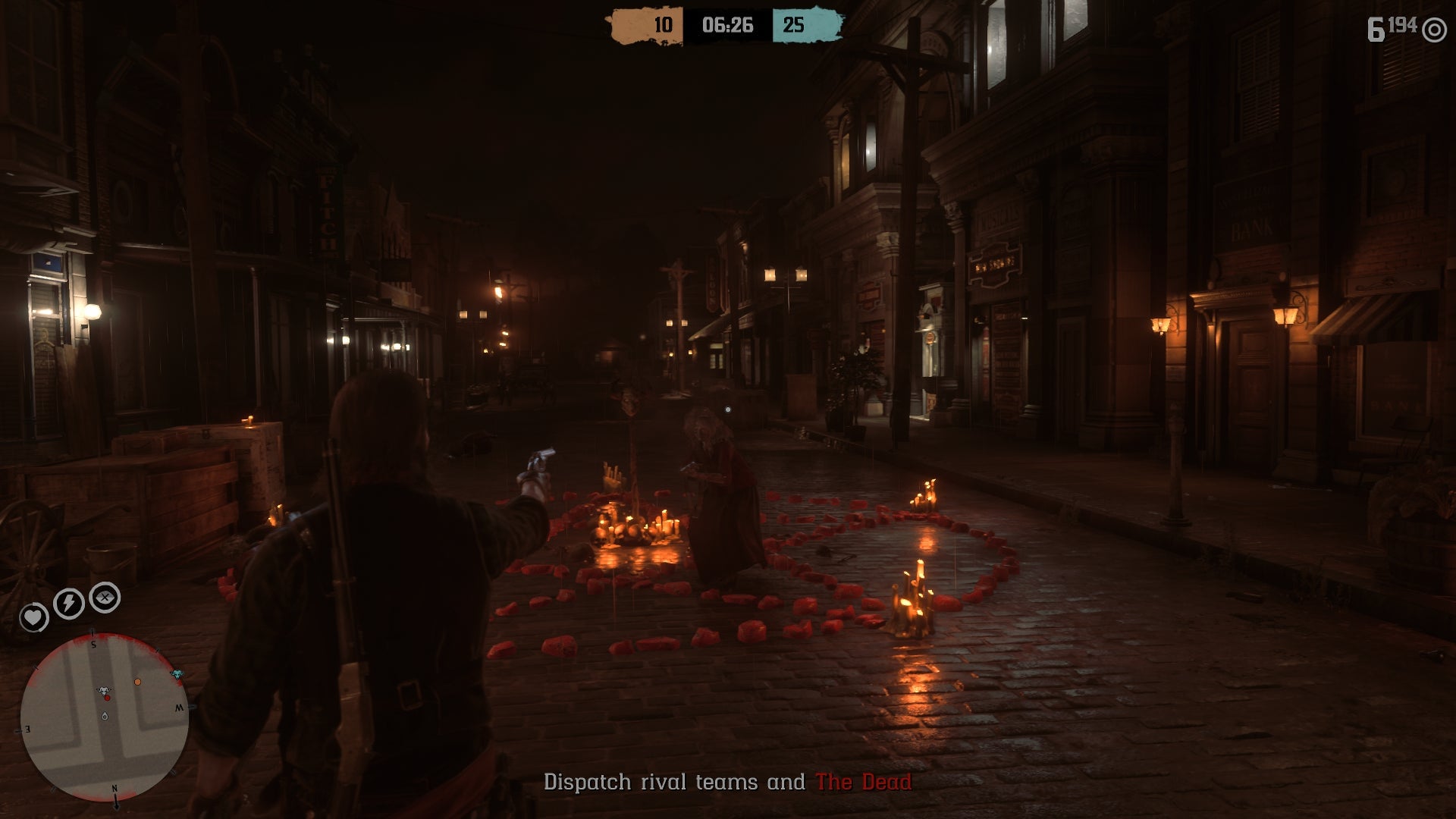
Task: Select the orange objective dot on minimap
Action: [137, 682]
